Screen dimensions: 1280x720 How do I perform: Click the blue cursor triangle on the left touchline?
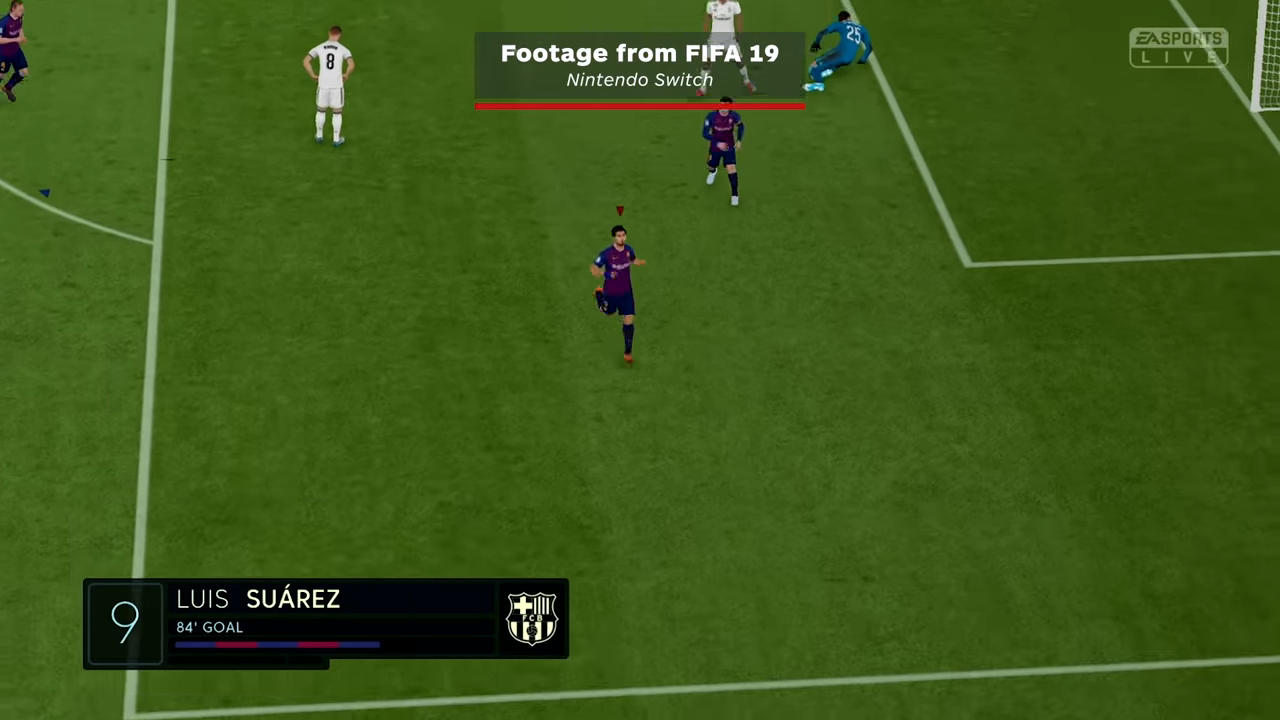pos(44,192)
